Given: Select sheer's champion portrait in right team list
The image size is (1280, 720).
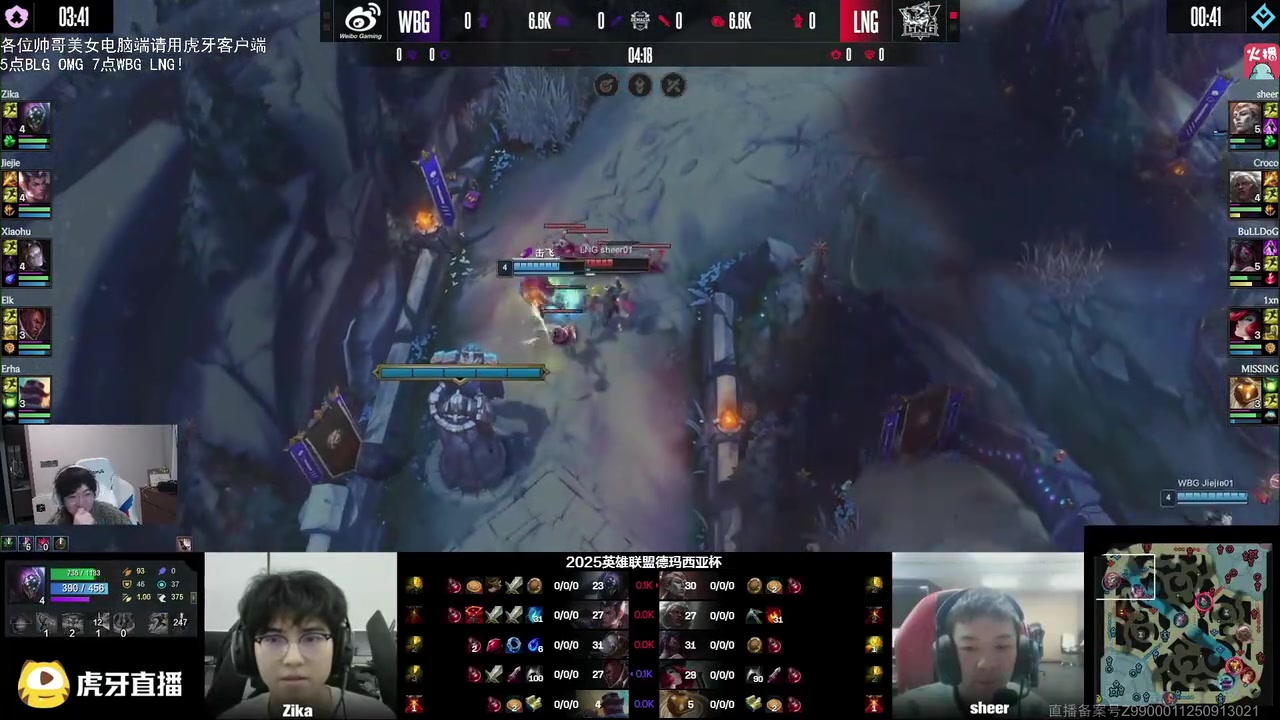Looking at the screenshot, I should click(x=1245, y=118).
